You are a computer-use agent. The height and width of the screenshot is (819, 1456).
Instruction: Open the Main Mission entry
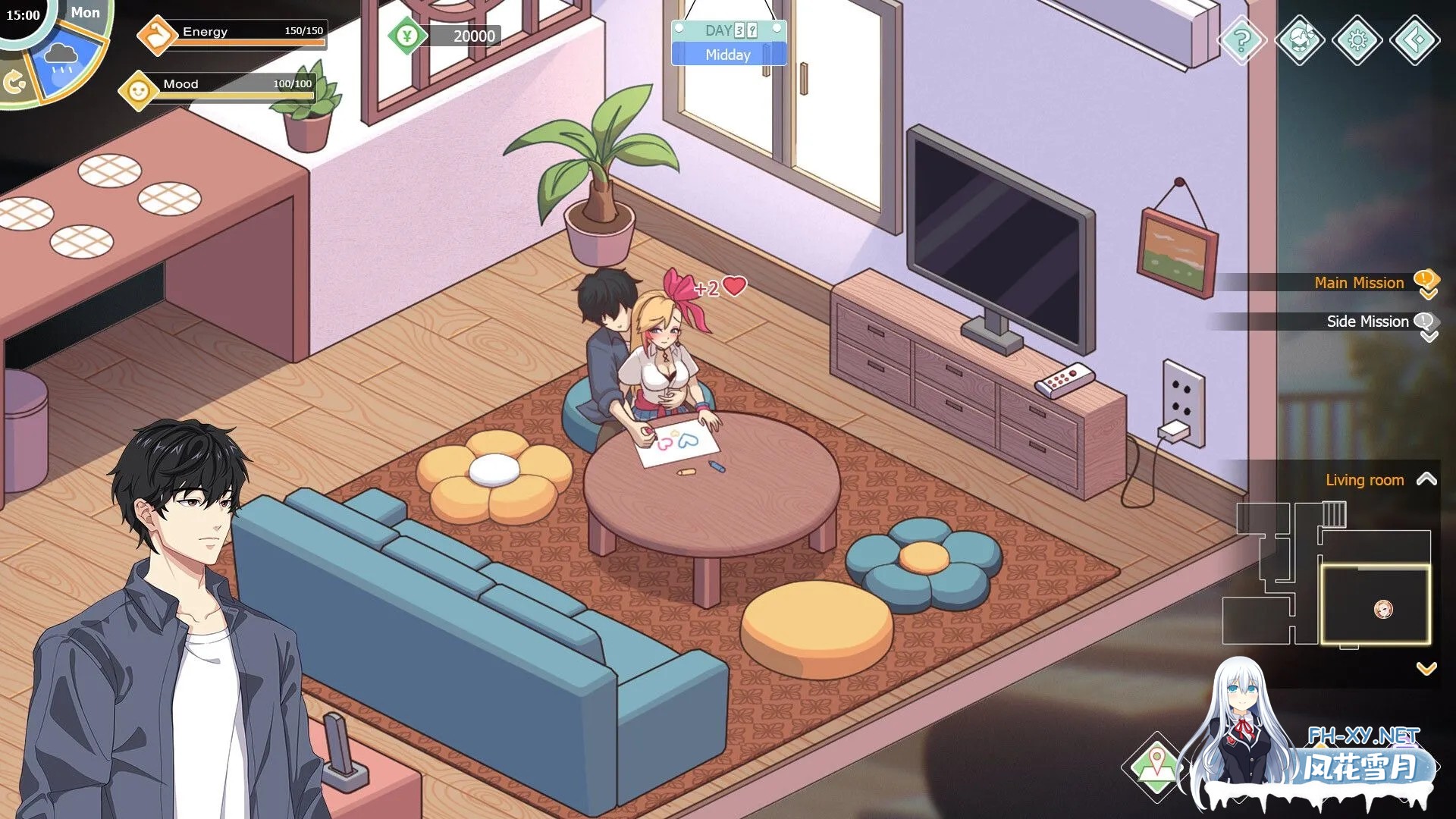tap(1359, 282)
